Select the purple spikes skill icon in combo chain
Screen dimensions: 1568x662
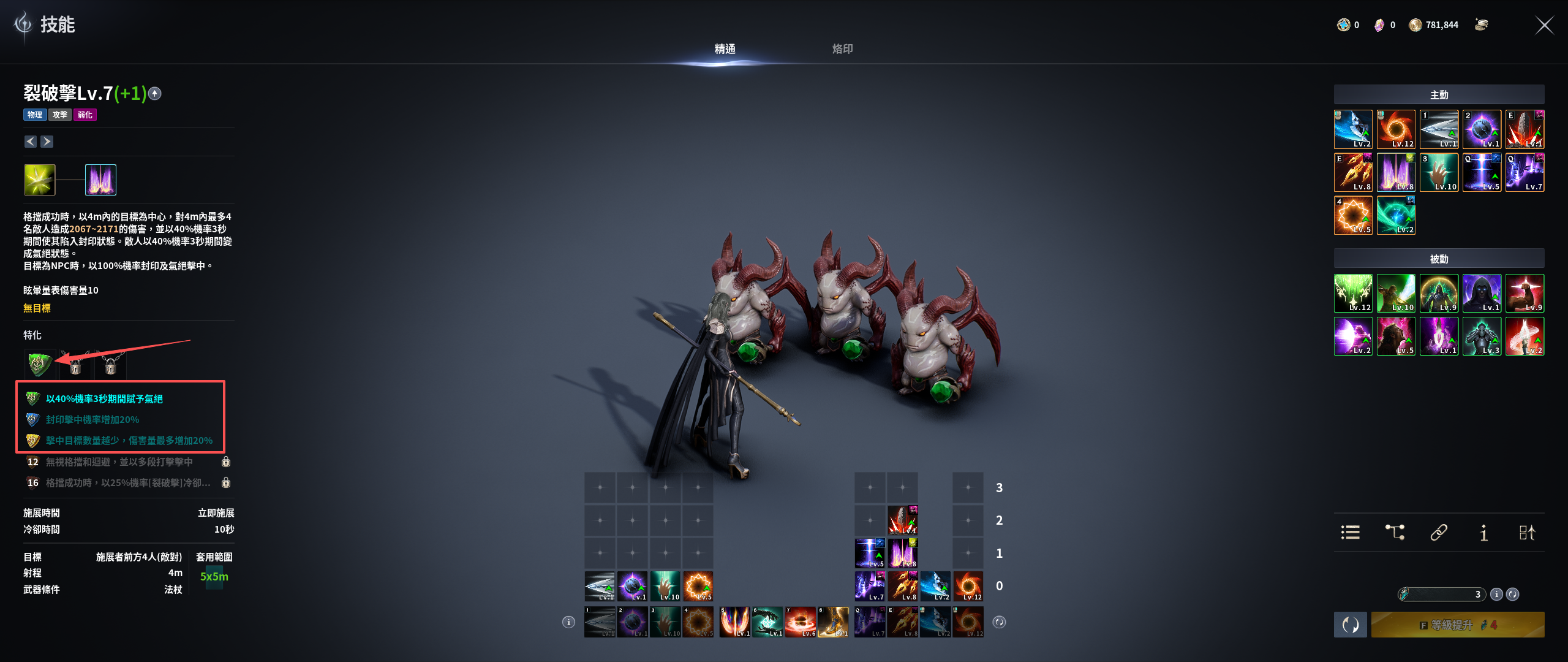(x=100, y=180)
